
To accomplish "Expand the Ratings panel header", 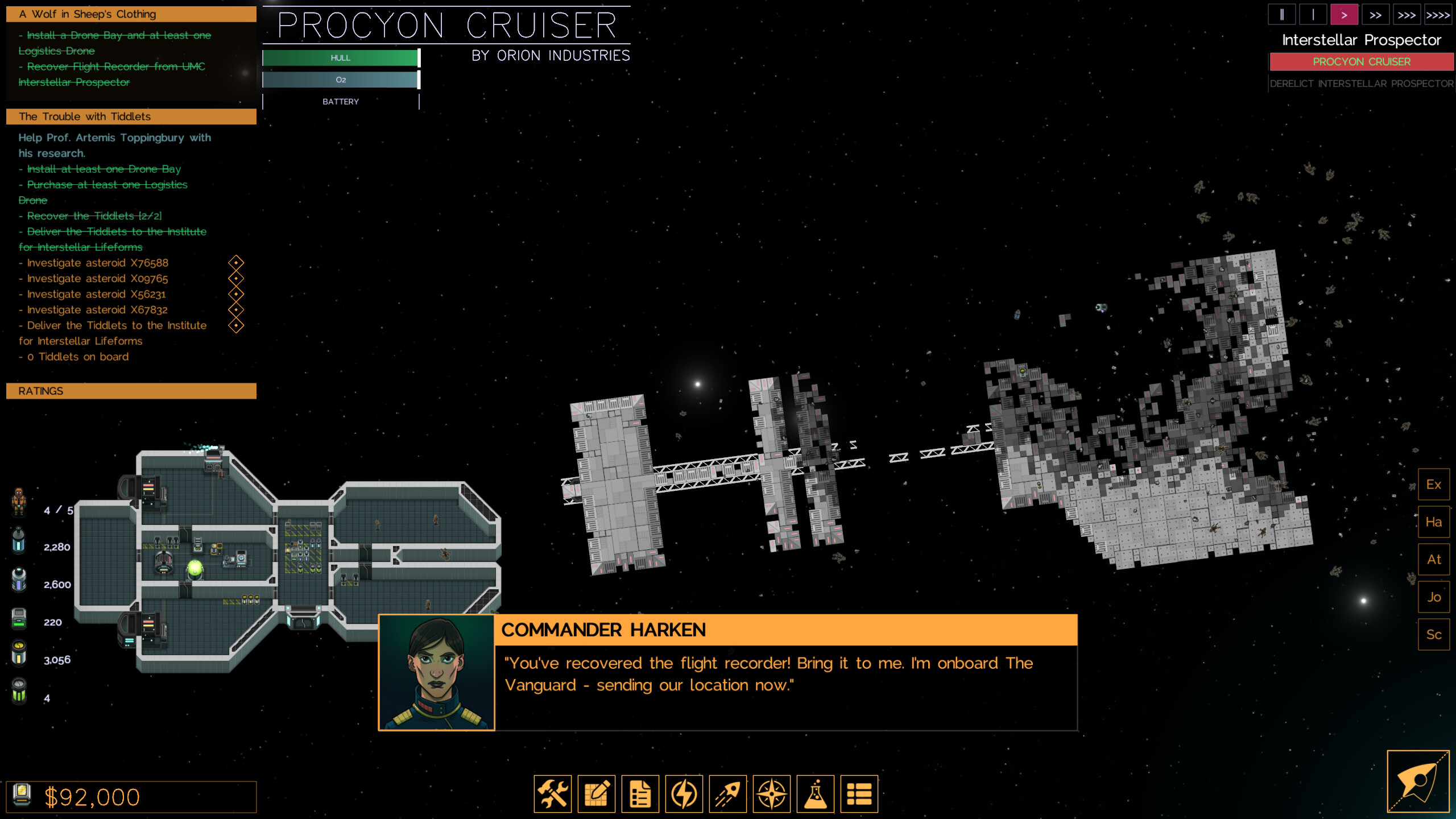I will click(131, 391).
